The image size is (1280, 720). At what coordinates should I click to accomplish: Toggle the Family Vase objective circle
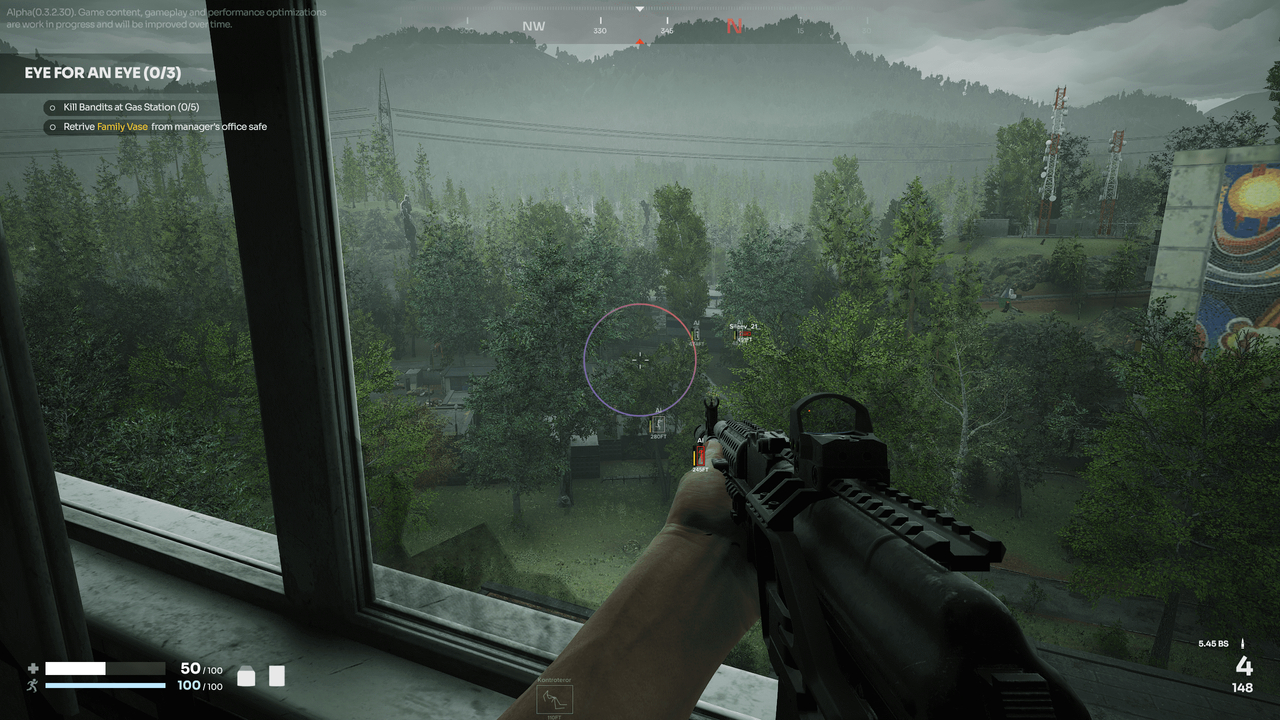(51, 127)
